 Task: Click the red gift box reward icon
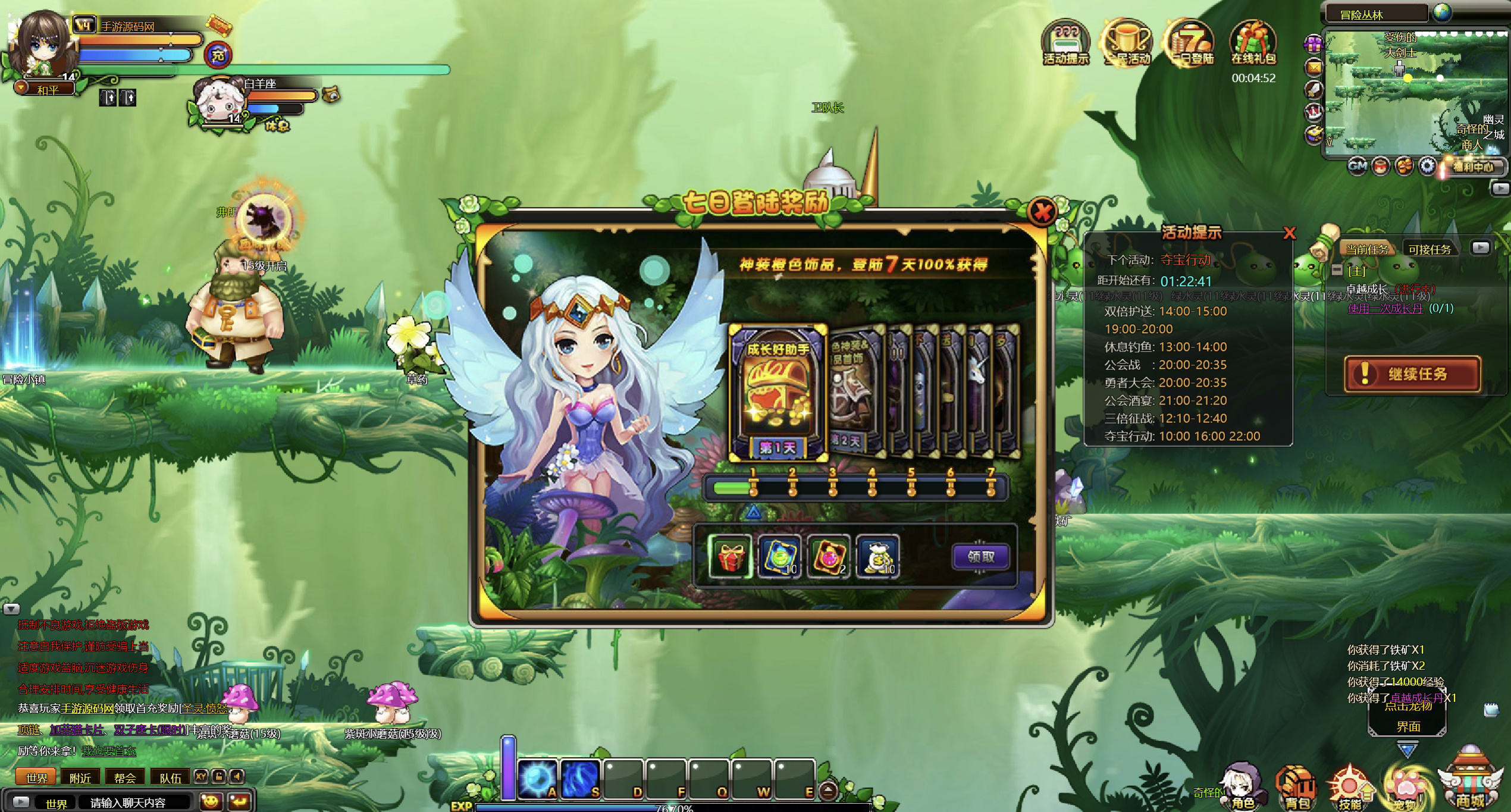point(731,557)
